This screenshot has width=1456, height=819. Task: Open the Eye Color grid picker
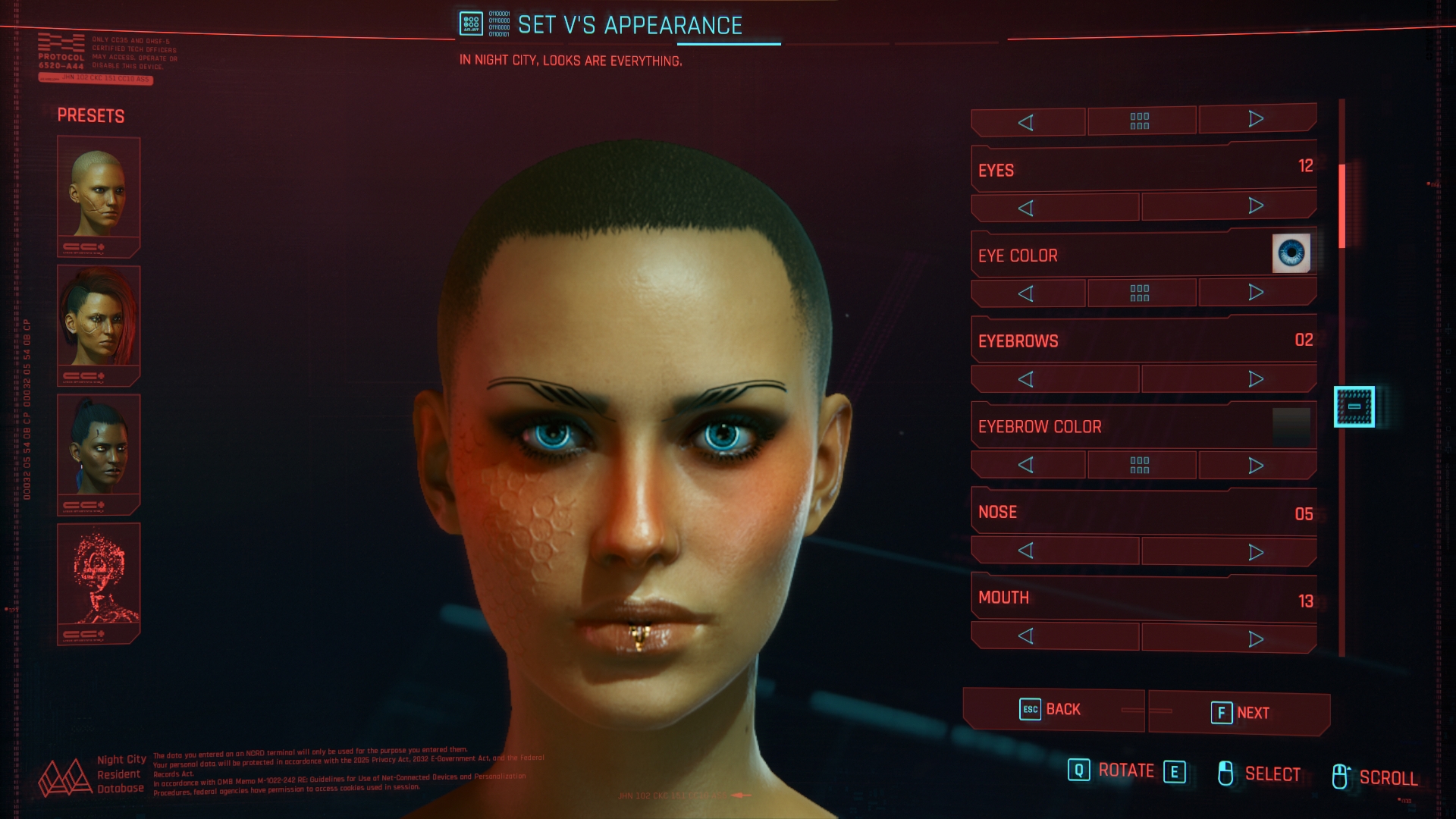click(1140, 293)
